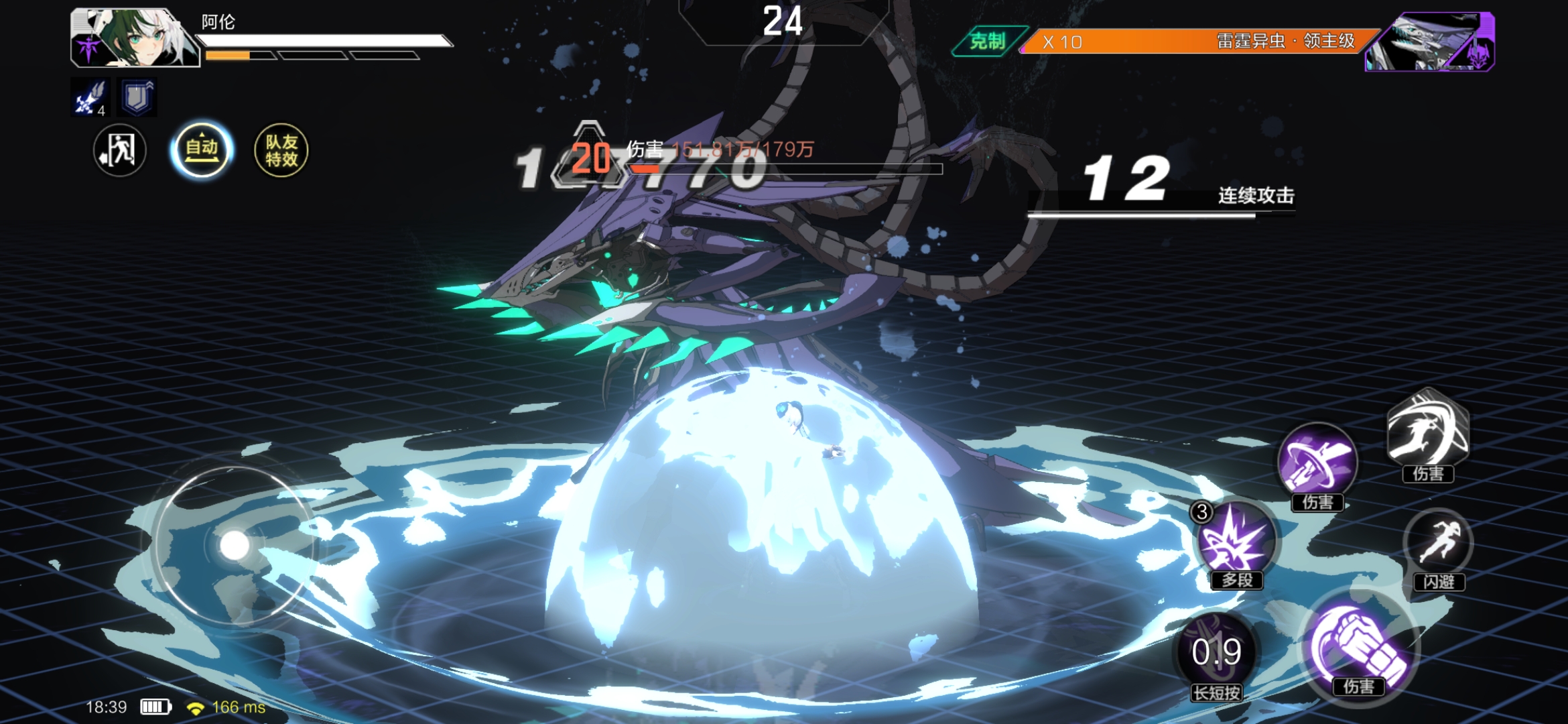1568x724 pixels.
Task: Tap the exit battle running-man icon
Action: click(119, 150)
